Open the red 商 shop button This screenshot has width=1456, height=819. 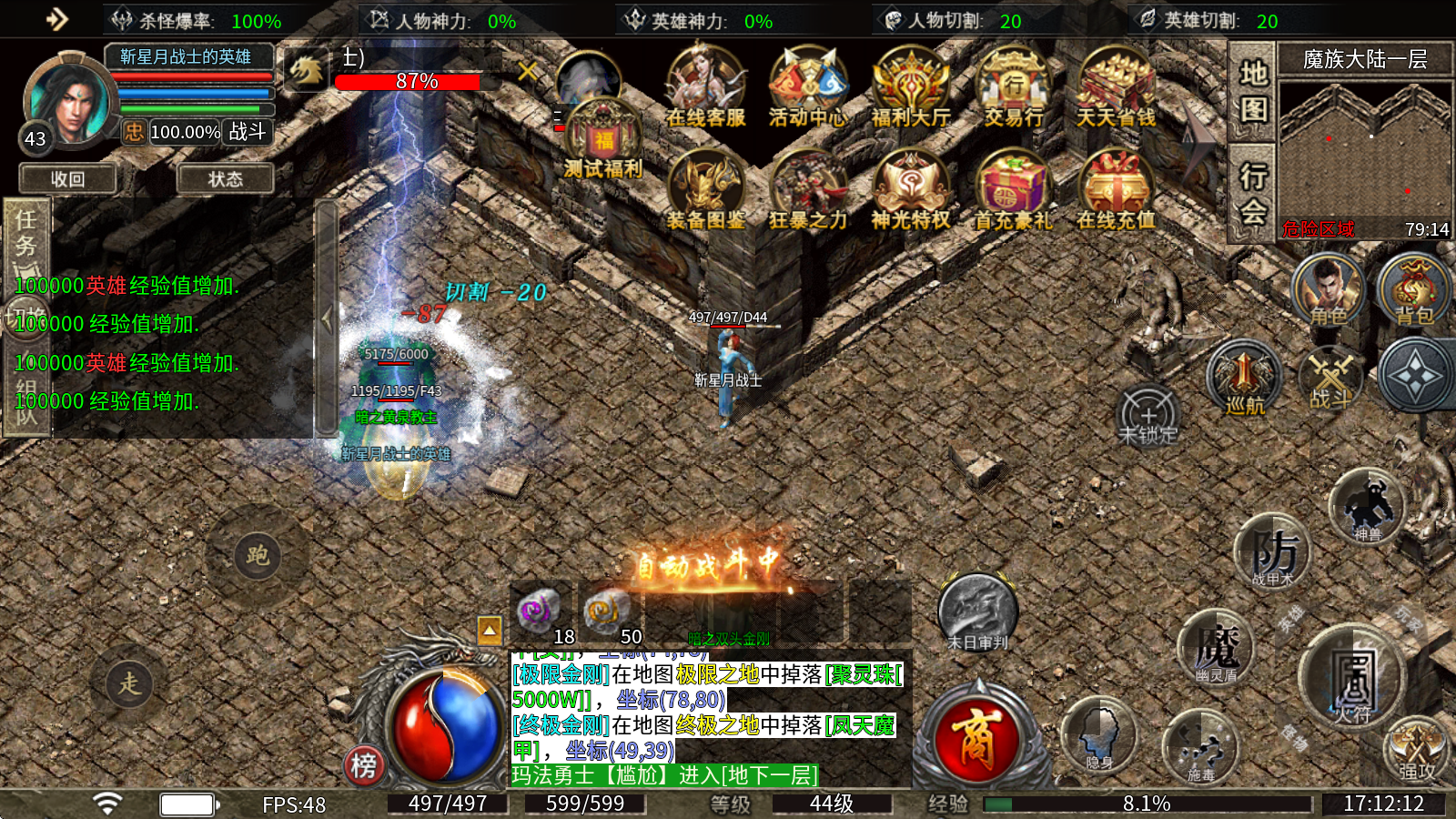coord(976,736)
